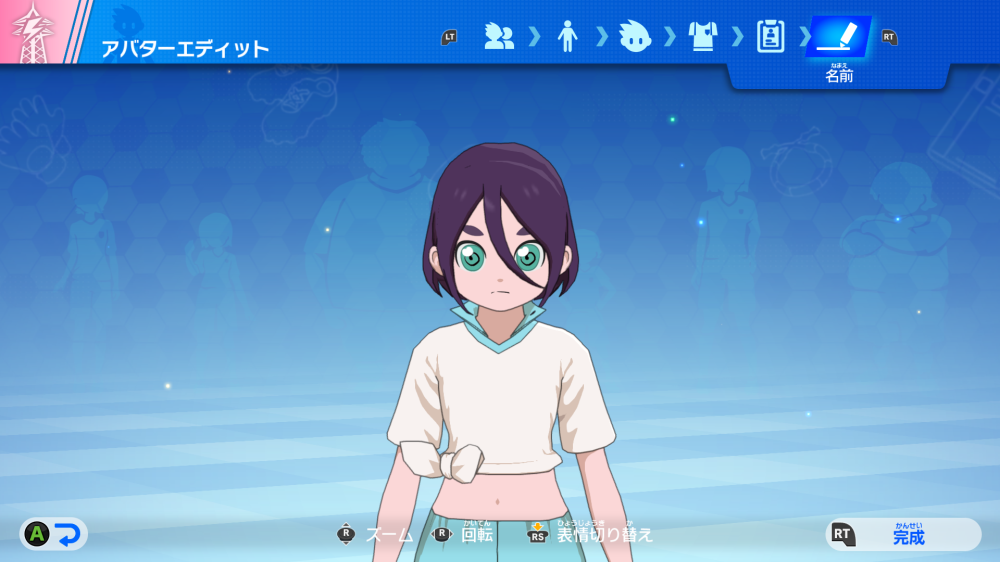Select the pen-icon 名前 name step
Screen dimensions: 1000x562
pos(838,37)
